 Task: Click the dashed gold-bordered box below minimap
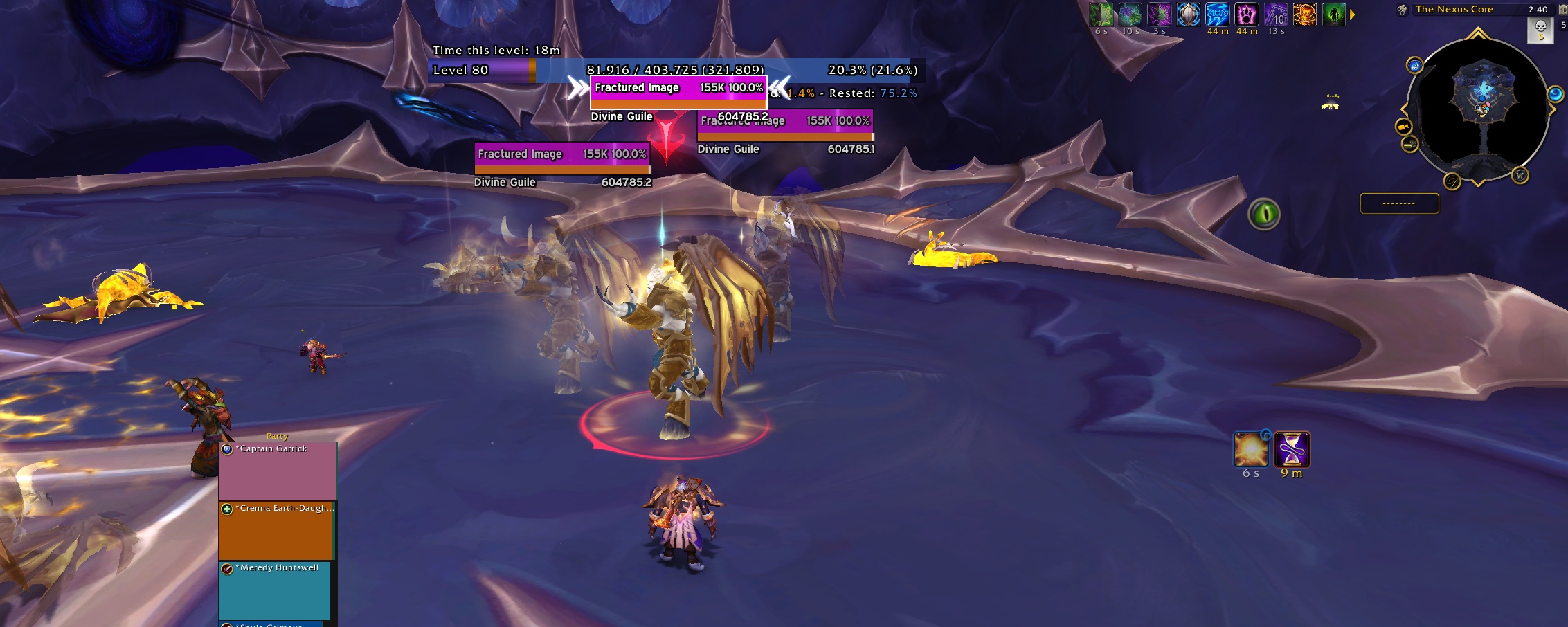click(1399, 203)
